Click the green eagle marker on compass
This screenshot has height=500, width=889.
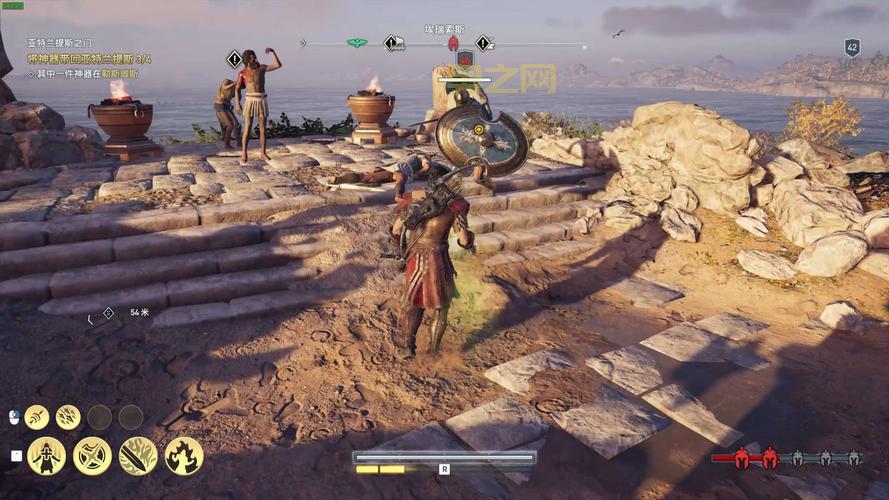[x=356, y=43]
